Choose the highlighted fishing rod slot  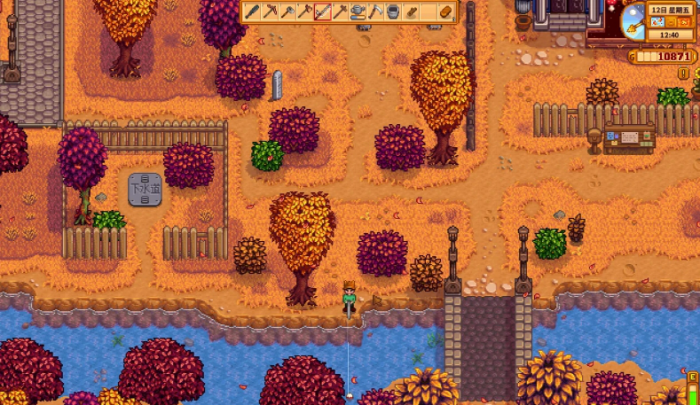click(x=323, y=12)
